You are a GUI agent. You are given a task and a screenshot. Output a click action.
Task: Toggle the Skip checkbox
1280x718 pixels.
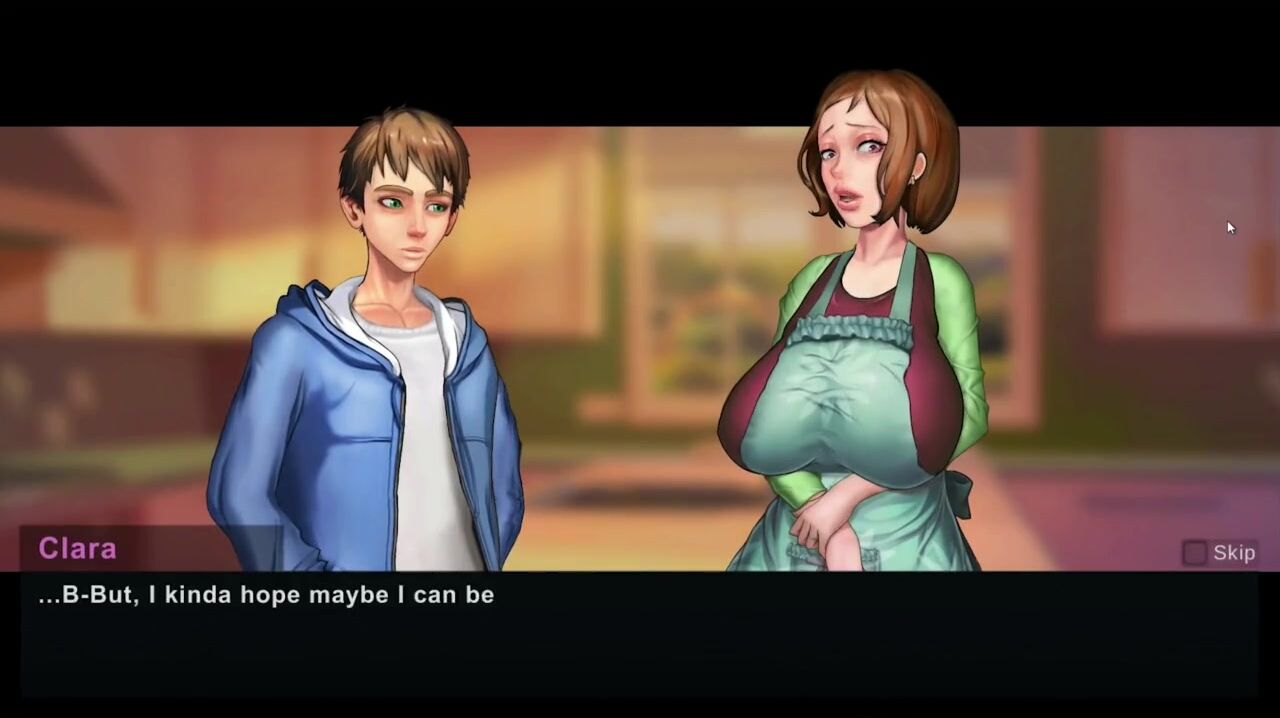(1194, 553)
